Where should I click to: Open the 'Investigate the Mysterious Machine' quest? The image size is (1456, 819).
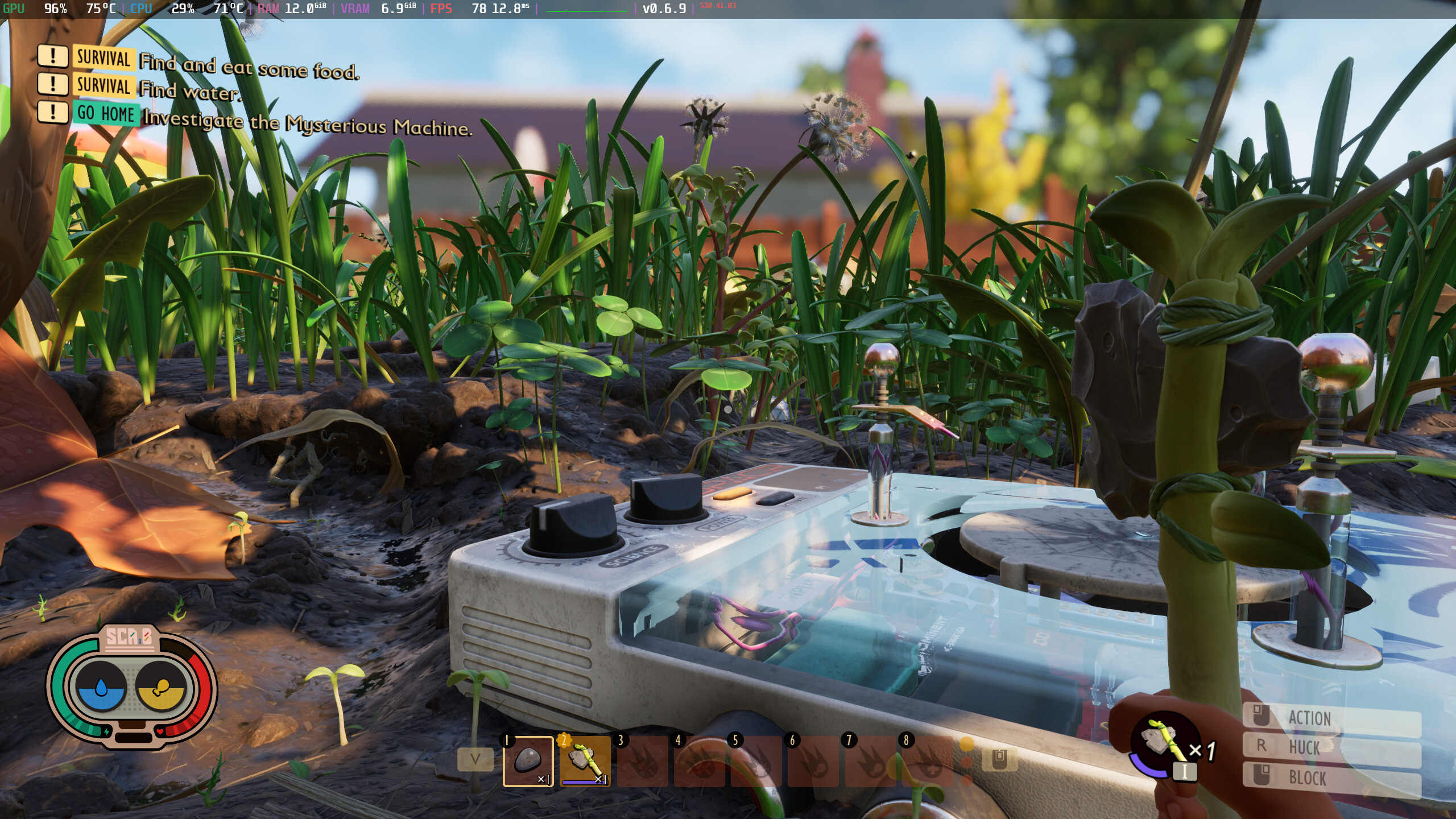(x=307, y=123)
